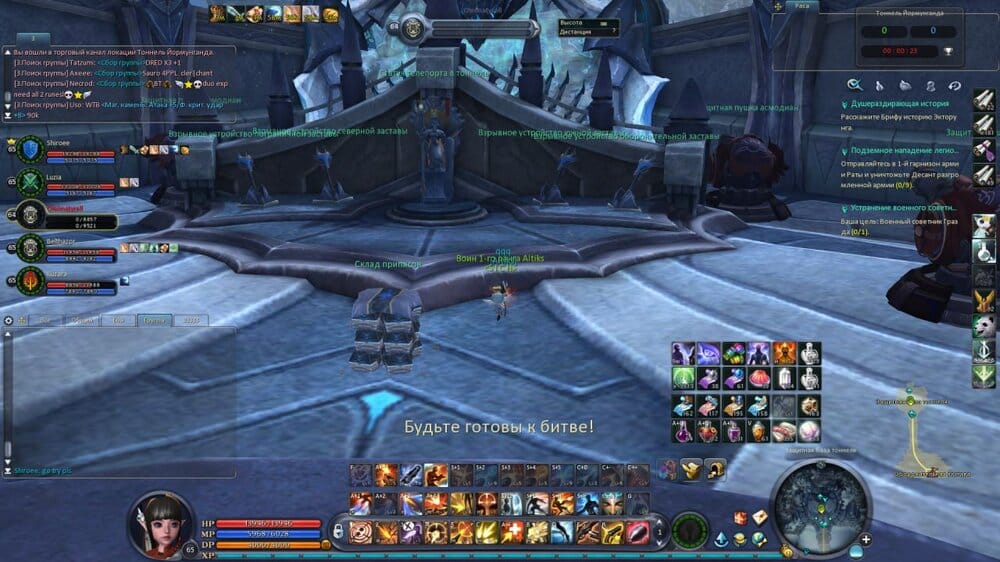Open the 'Раса' tab at top right
The image size is (1000, 562).
pyautogui.click(x=802, y=5)
